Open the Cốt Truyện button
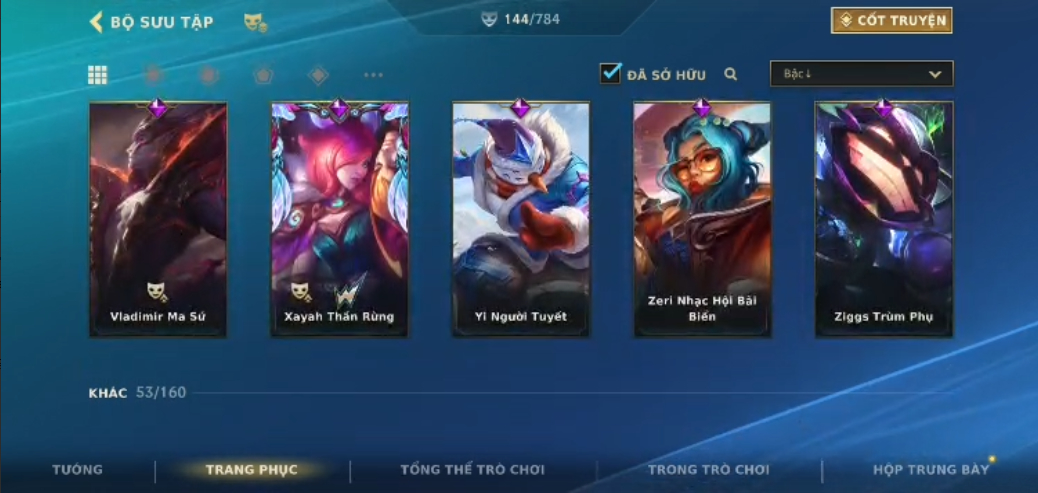1038x493 pixels. [891, 21]
